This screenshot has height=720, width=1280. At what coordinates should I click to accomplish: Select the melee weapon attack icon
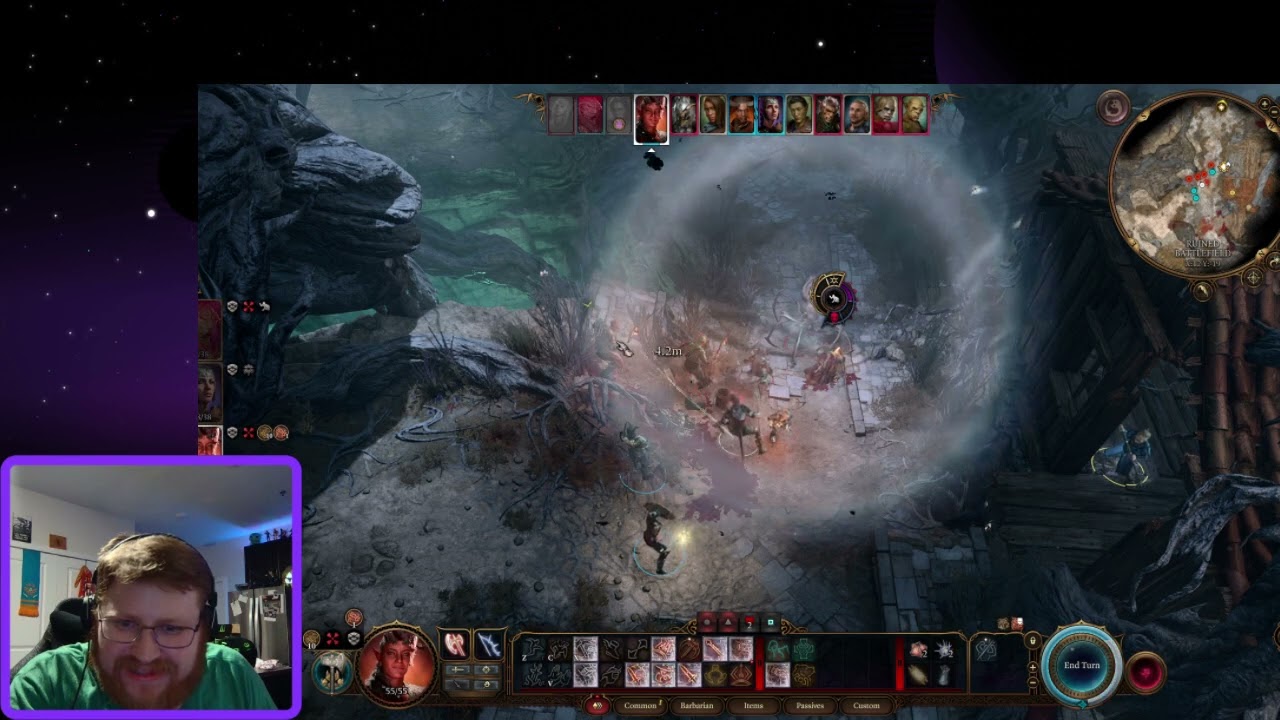(455, 643)
